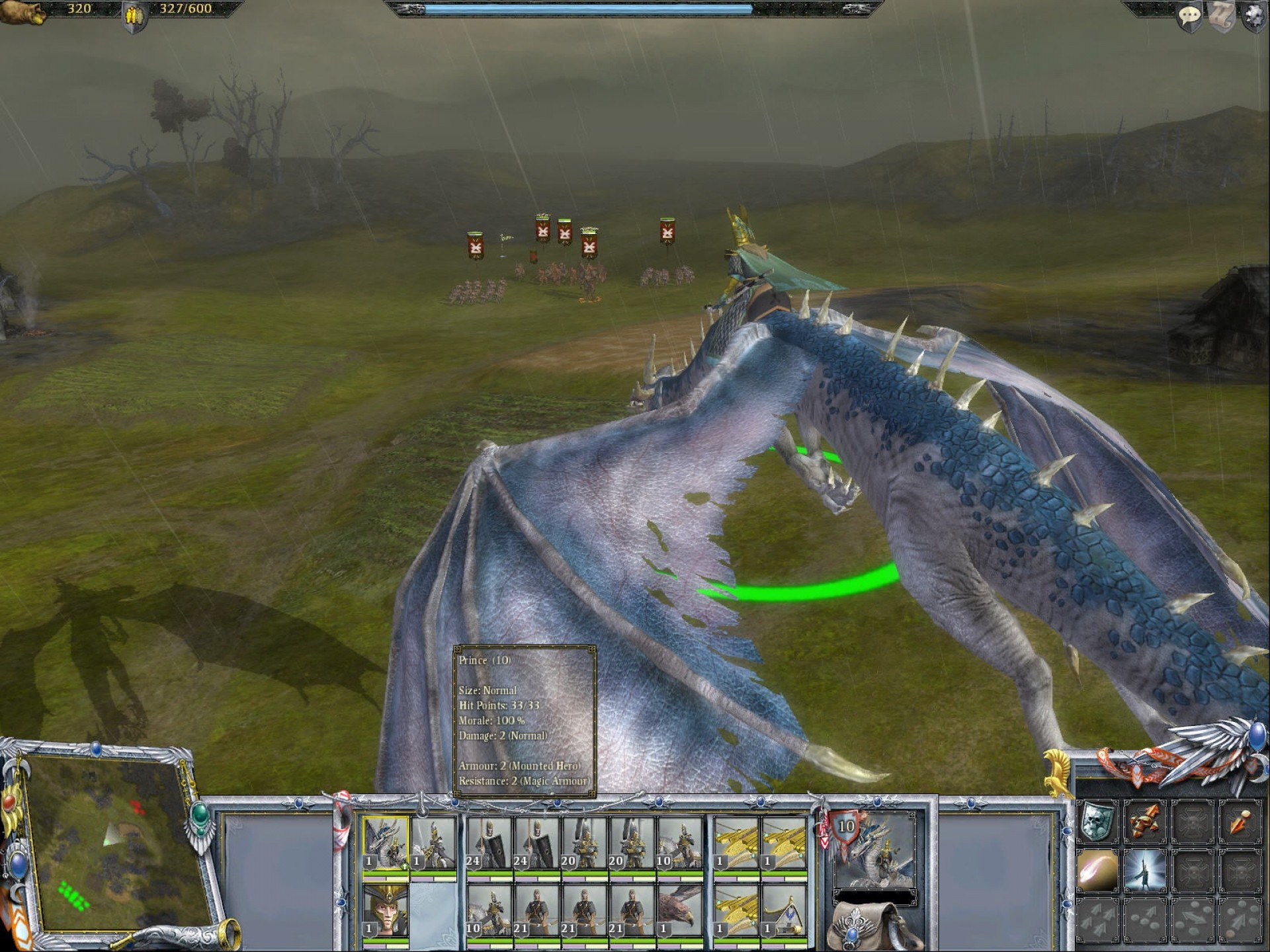The width and height of the screenshot is (1270, 952).
Task: Activate the skull shield ability
Action: (x=1097, y=821)
